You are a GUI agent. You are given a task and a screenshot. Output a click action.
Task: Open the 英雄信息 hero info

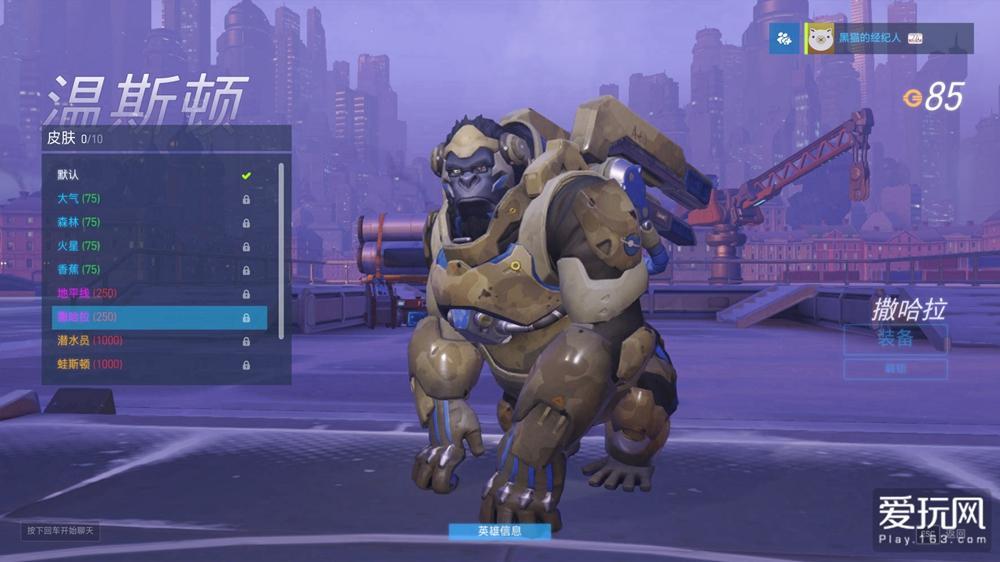click(x=499, y=531)
